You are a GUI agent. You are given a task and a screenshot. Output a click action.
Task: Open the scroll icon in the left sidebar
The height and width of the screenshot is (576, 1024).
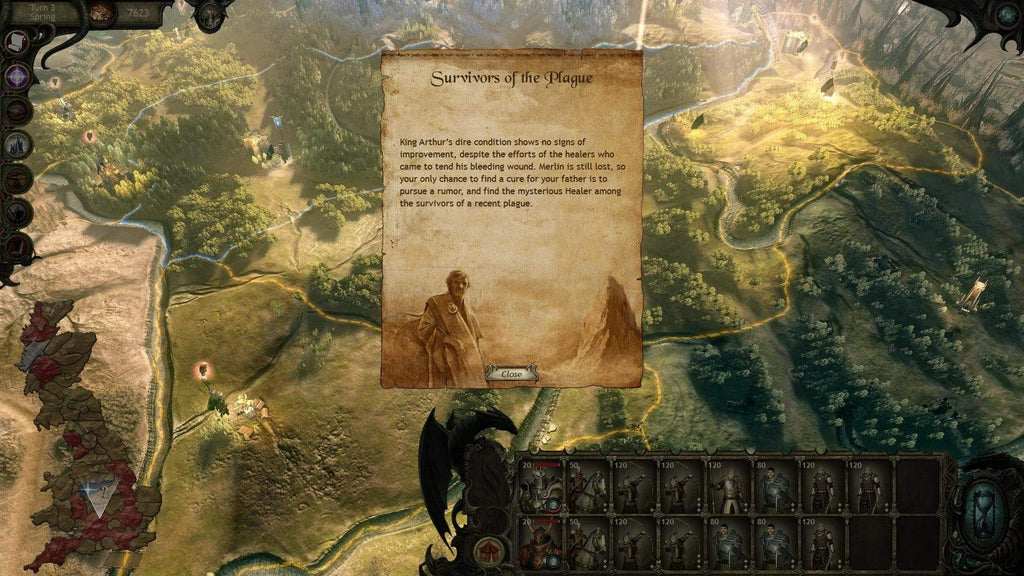point(17,43)
